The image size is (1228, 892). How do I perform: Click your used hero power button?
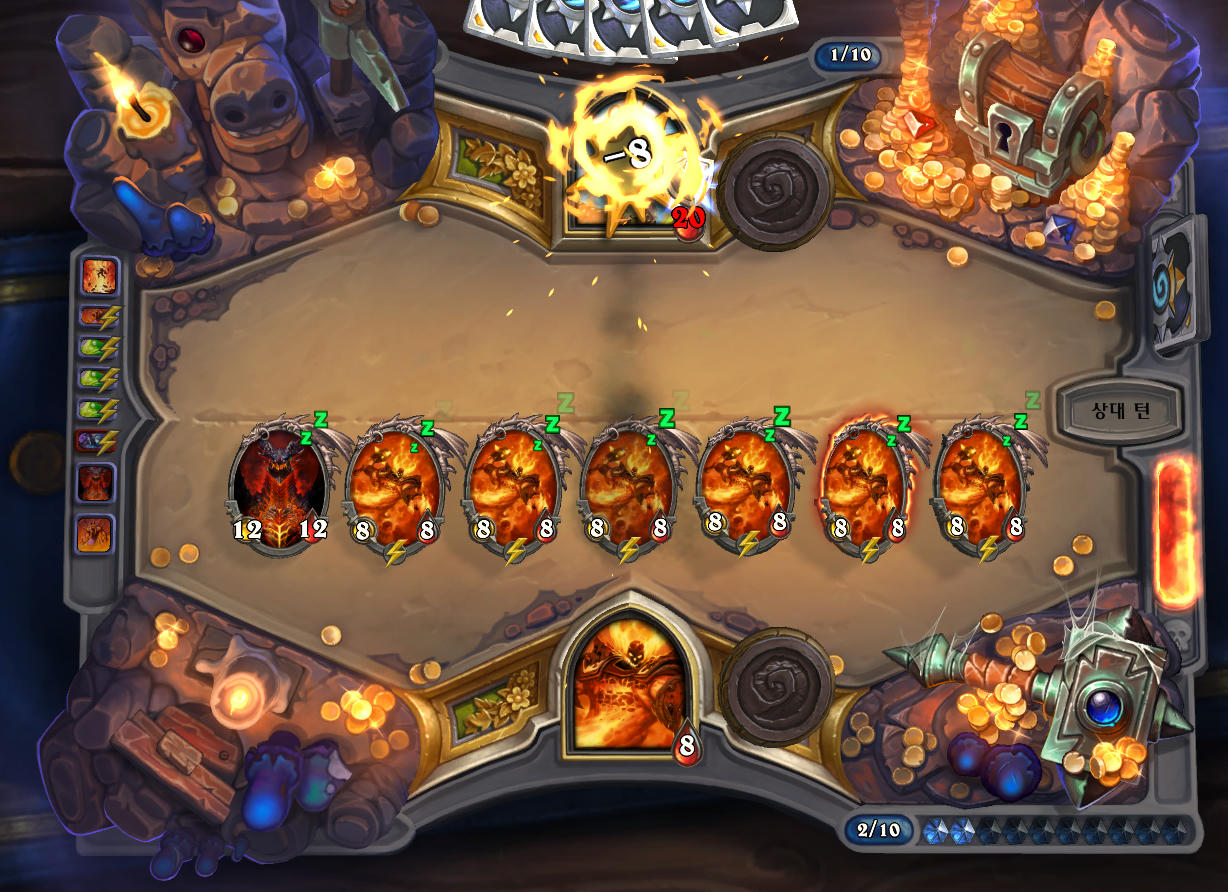(777, 684)
